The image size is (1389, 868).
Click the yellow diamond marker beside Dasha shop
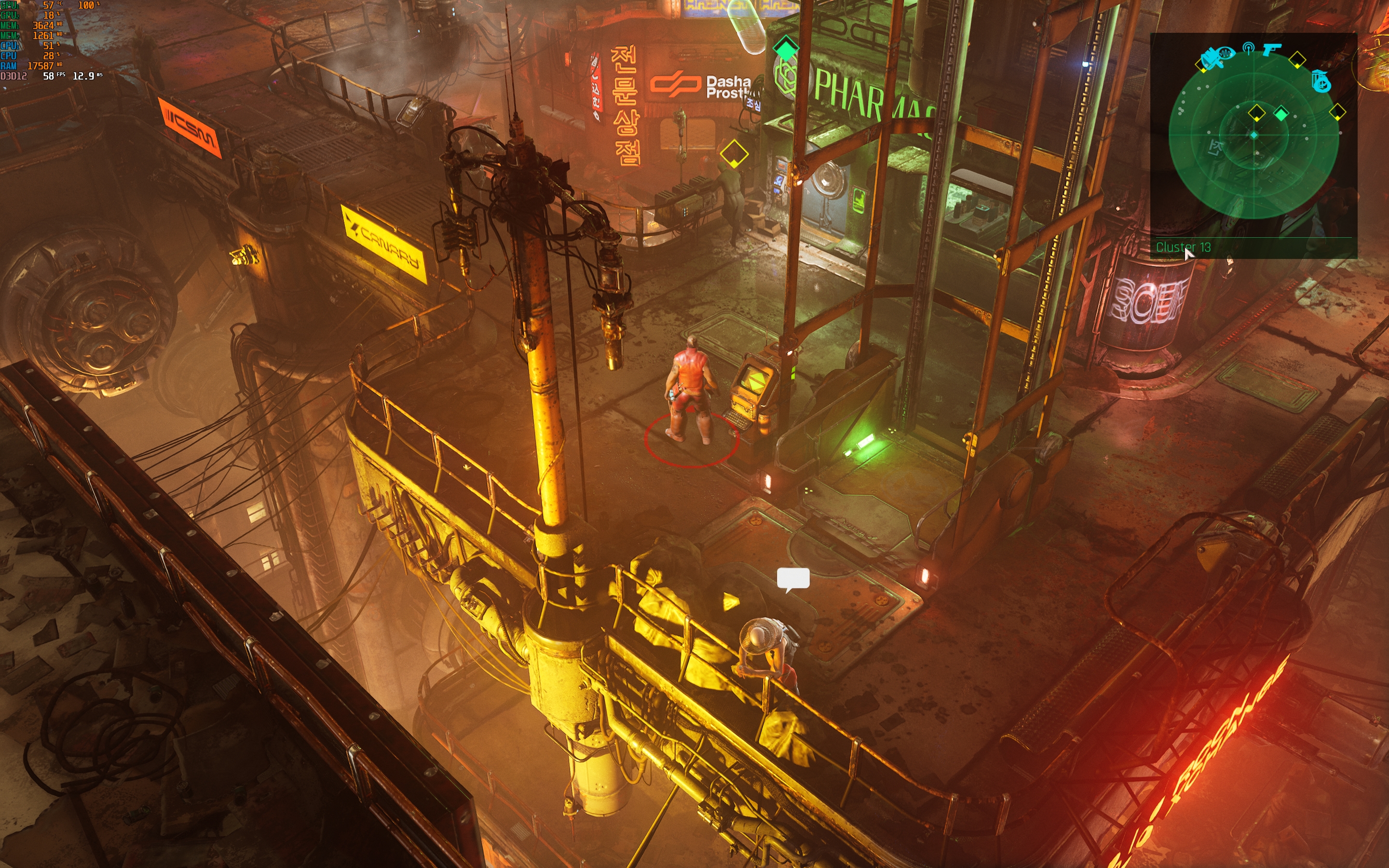tap(734, 154)
